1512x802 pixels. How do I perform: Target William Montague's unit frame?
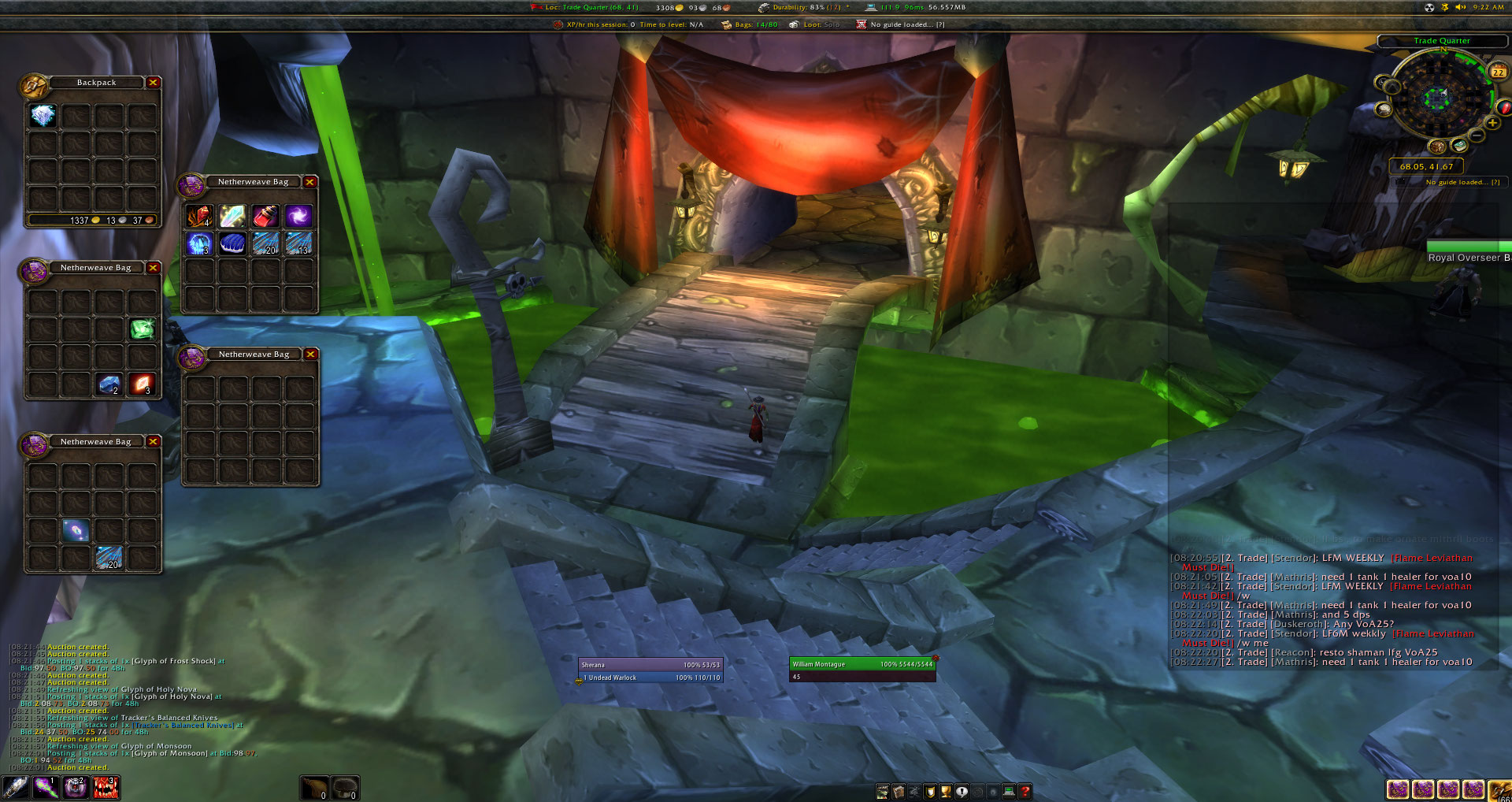862,664
